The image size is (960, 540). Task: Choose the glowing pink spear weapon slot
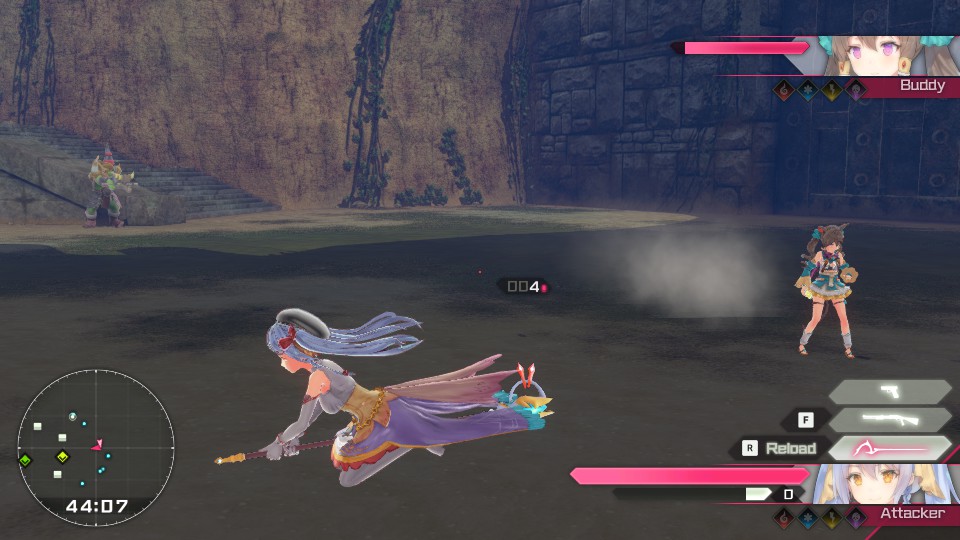pyautogui.click(x=889, y=448)
